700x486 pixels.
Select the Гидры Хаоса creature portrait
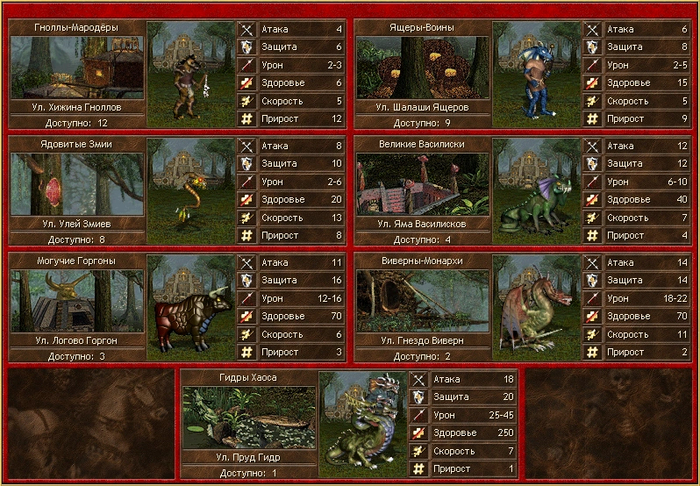pos(364,423)
